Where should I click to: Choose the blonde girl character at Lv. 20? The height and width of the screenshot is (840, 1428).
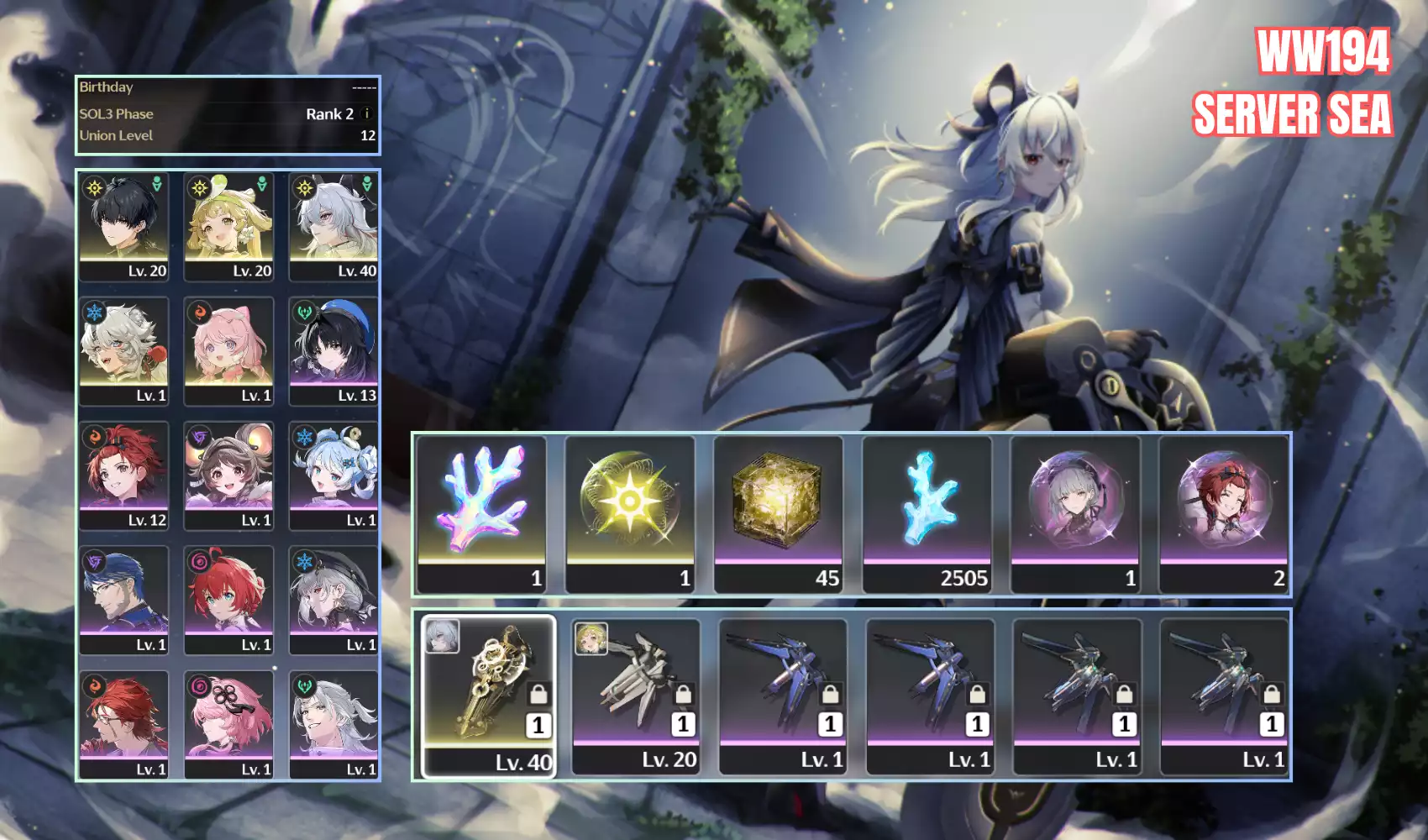[228, 226]
